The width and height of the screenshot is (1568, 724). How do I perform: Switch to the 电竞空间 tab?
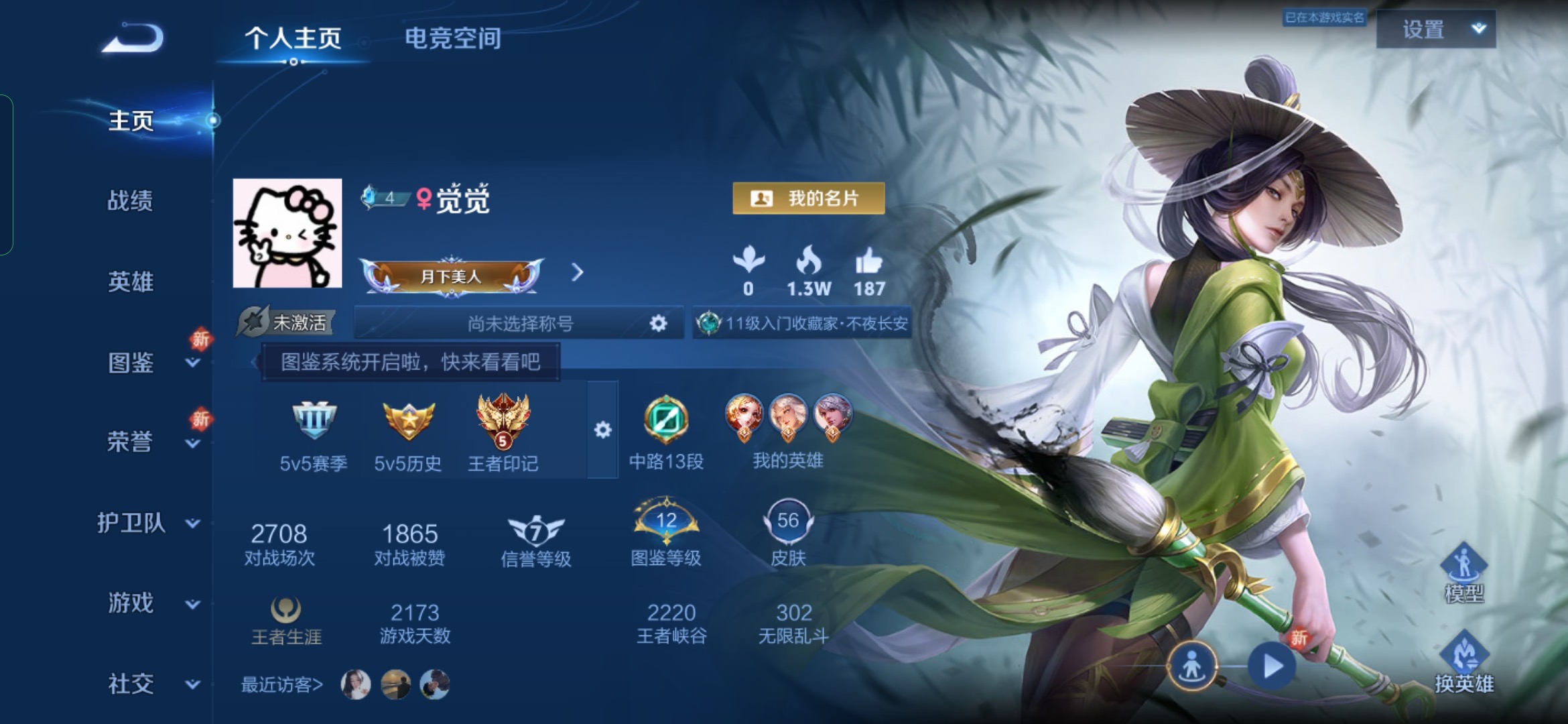click(x=452, y=38)
